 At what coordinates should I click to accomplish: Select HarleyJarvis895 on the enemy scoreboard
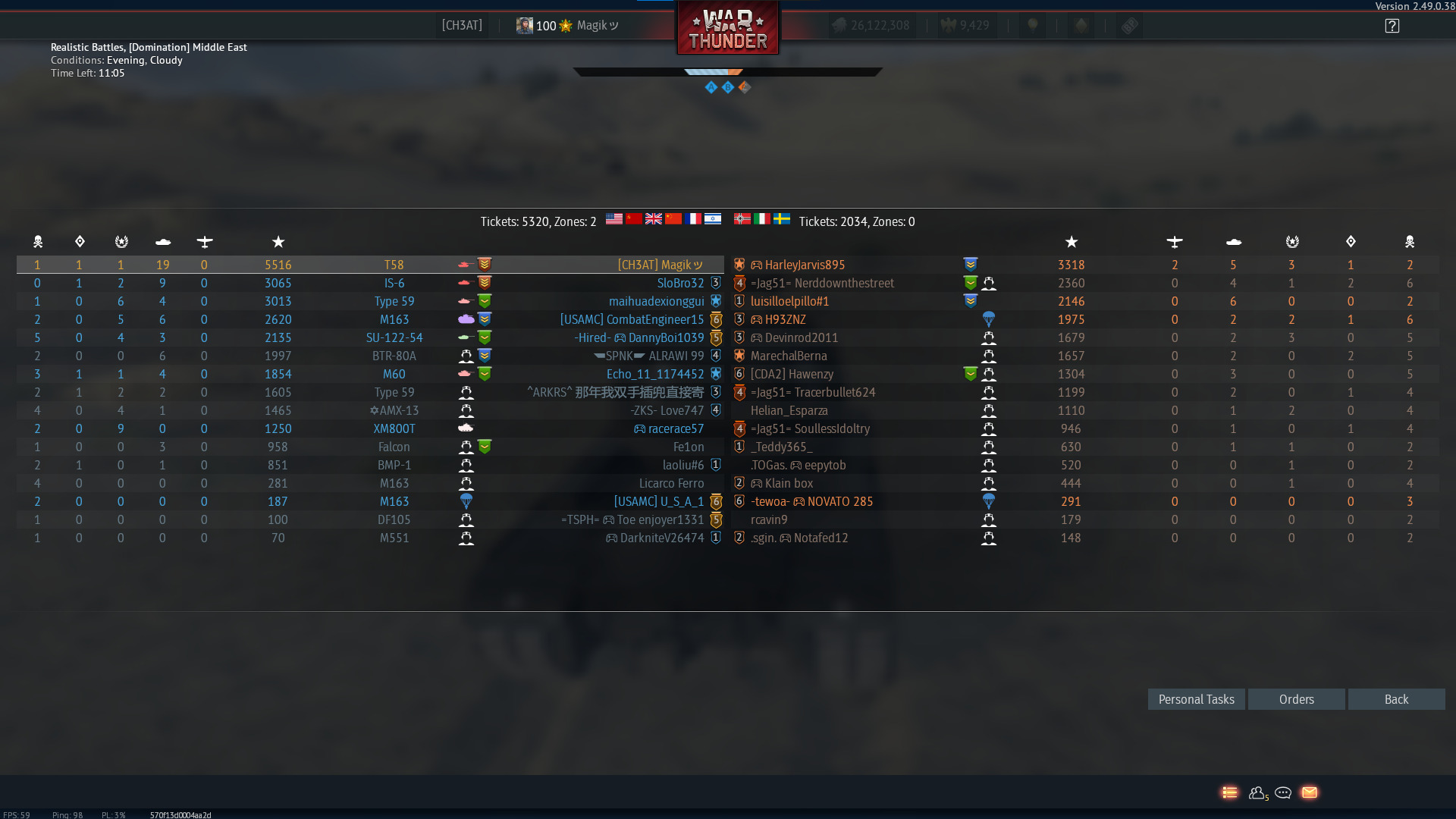click(805, 265)
